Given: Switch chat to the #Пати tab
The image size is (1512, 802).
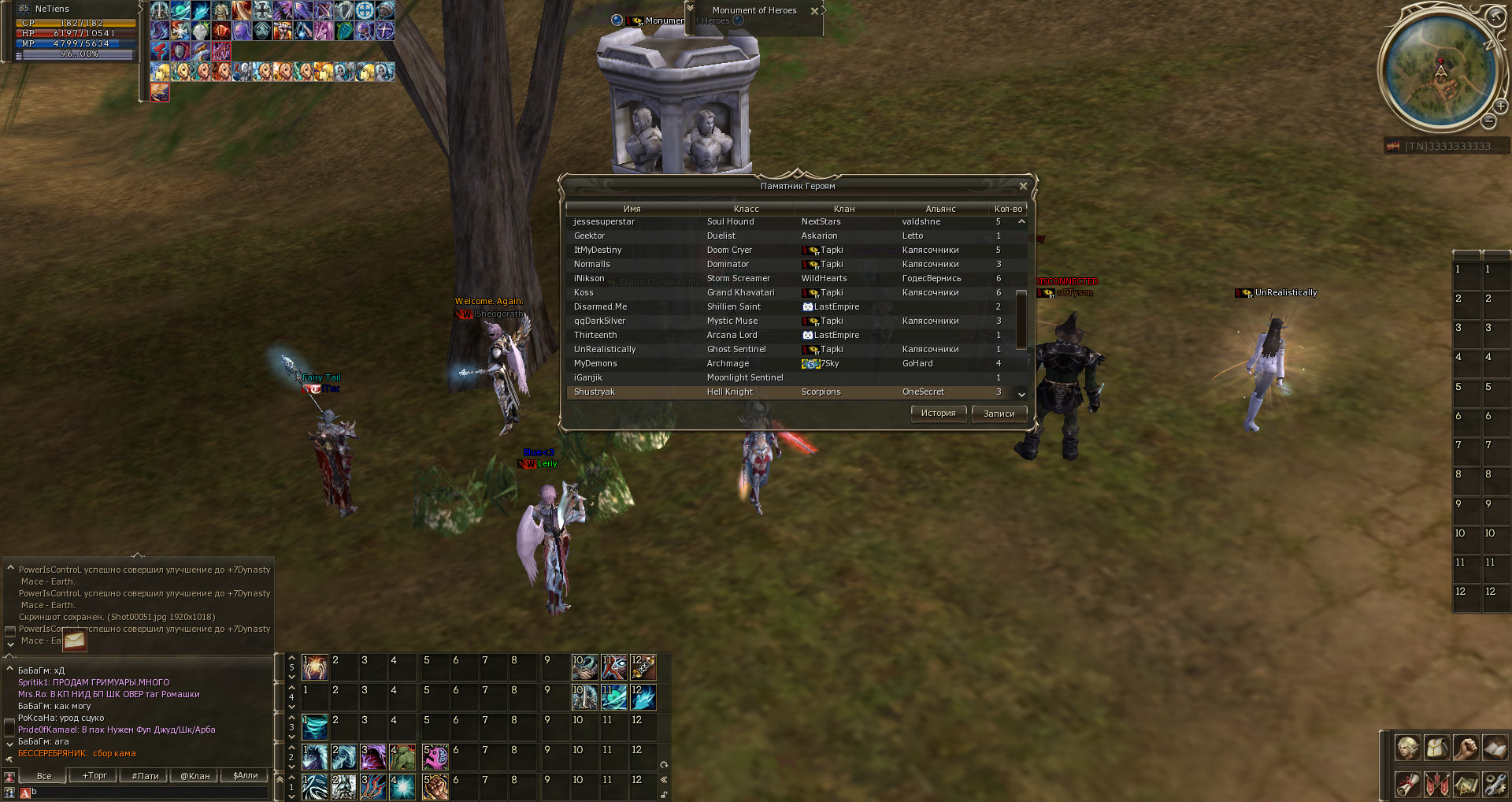Looking at the screenshot, I should tap(145, 776).
